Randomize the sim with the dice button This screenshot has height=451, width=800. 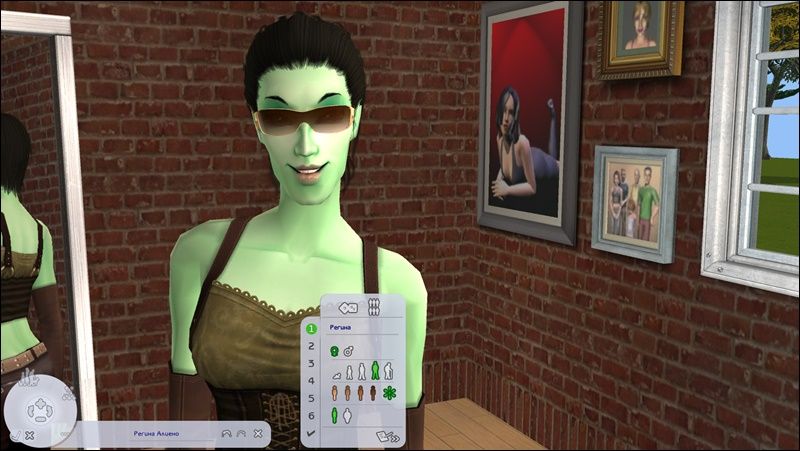click(349, 307)
